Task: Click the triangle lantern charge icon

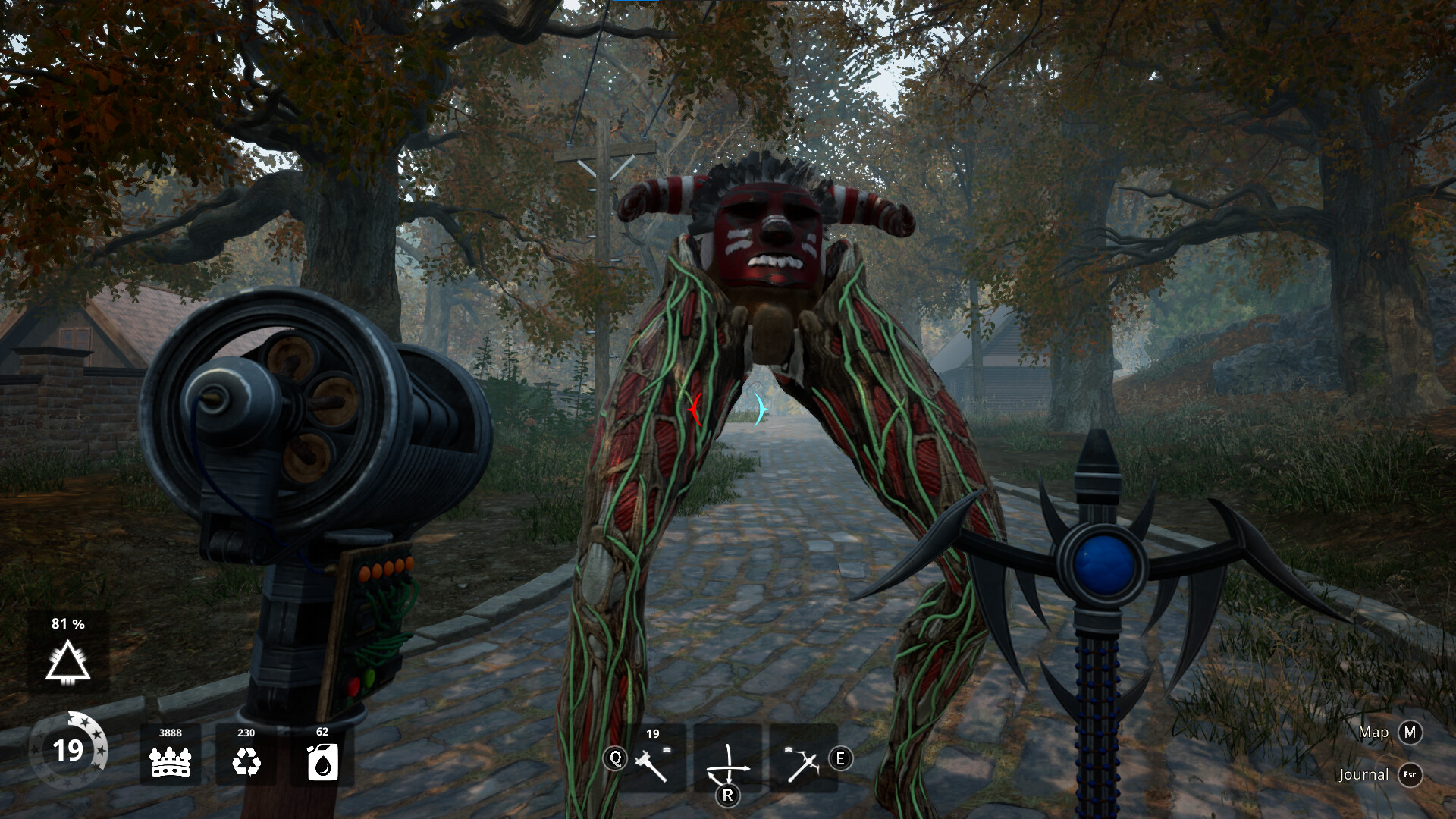Action: point(68,661)
